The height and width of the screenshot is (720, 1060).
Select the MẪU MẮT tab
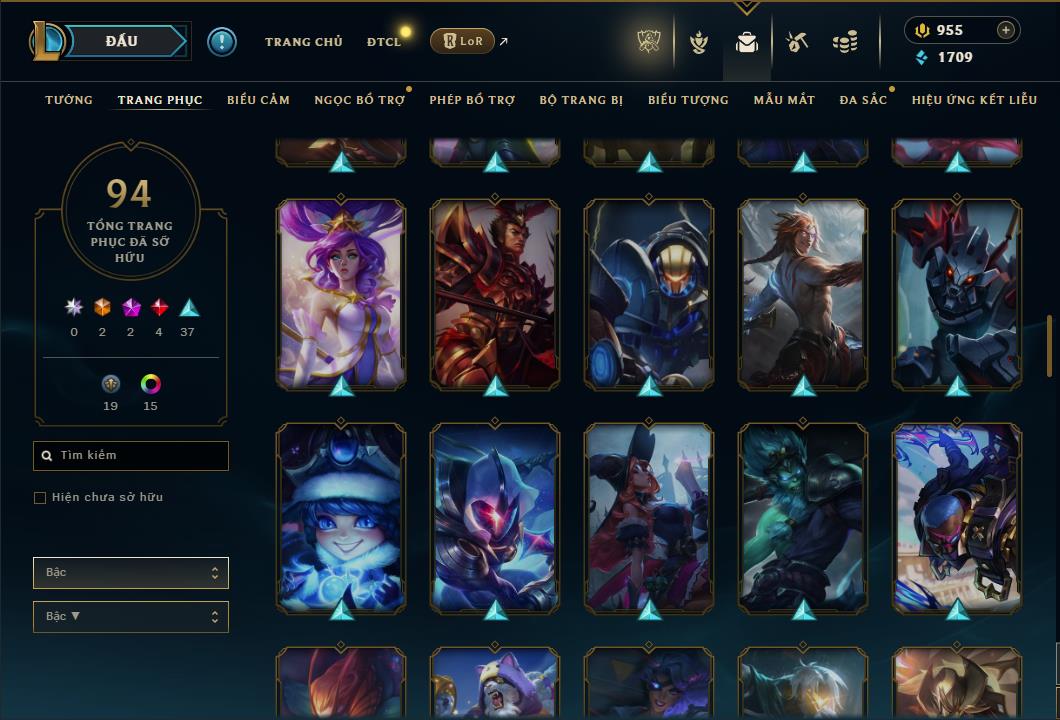point(784,100)
